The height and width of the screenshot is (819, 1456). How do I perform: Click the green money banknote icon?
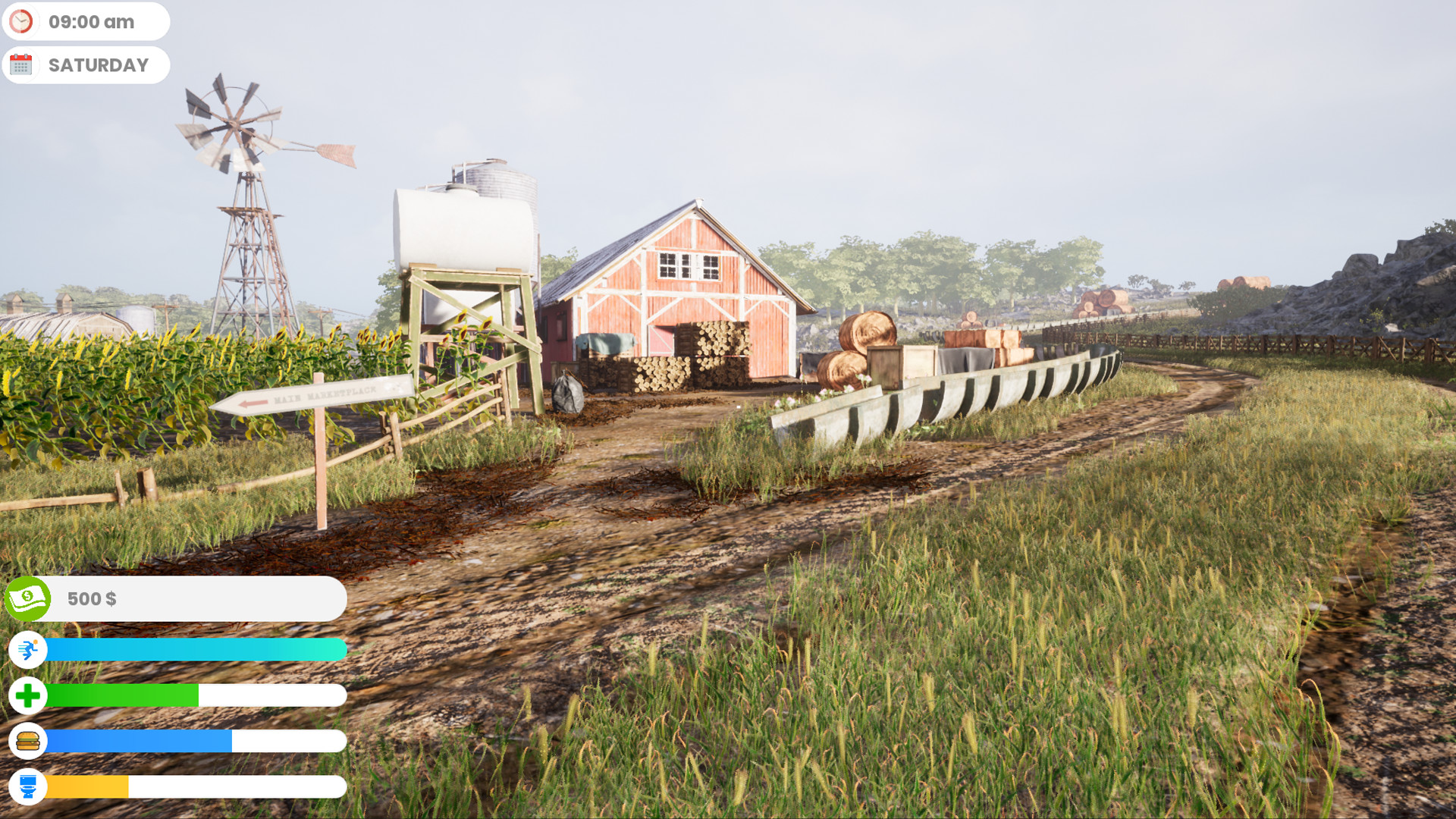(27, 598)
